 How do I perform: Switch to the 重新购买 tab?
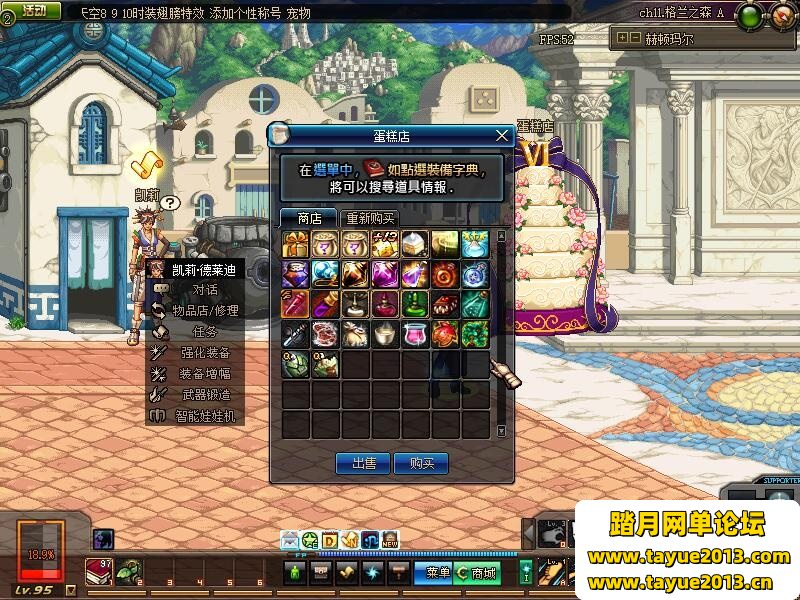(x=370, y=218)
